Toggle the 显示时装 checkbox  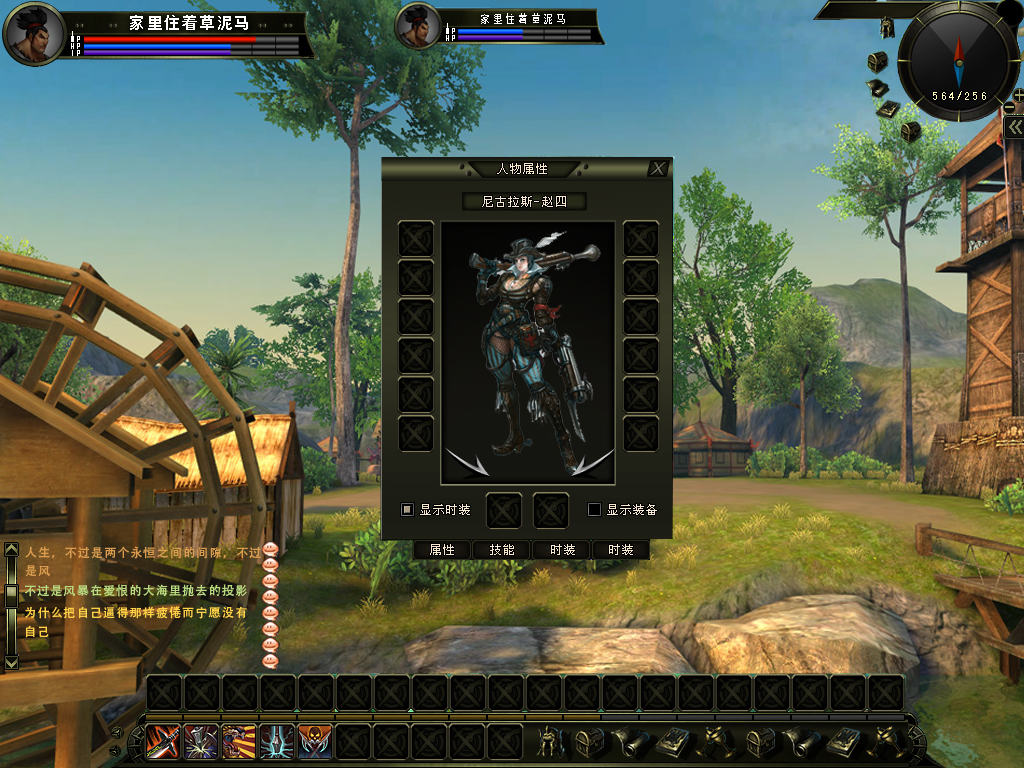point(408,509)
